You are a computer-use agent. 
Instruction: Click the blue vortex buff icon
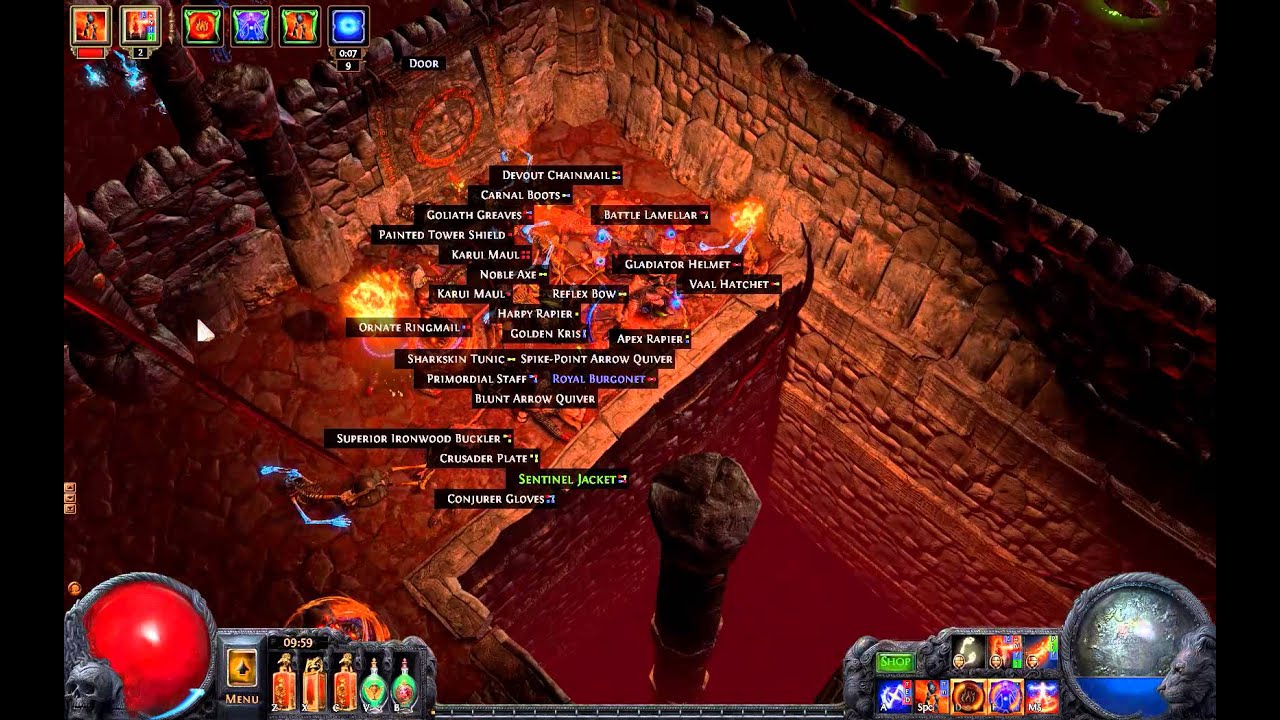click(348, 27)
